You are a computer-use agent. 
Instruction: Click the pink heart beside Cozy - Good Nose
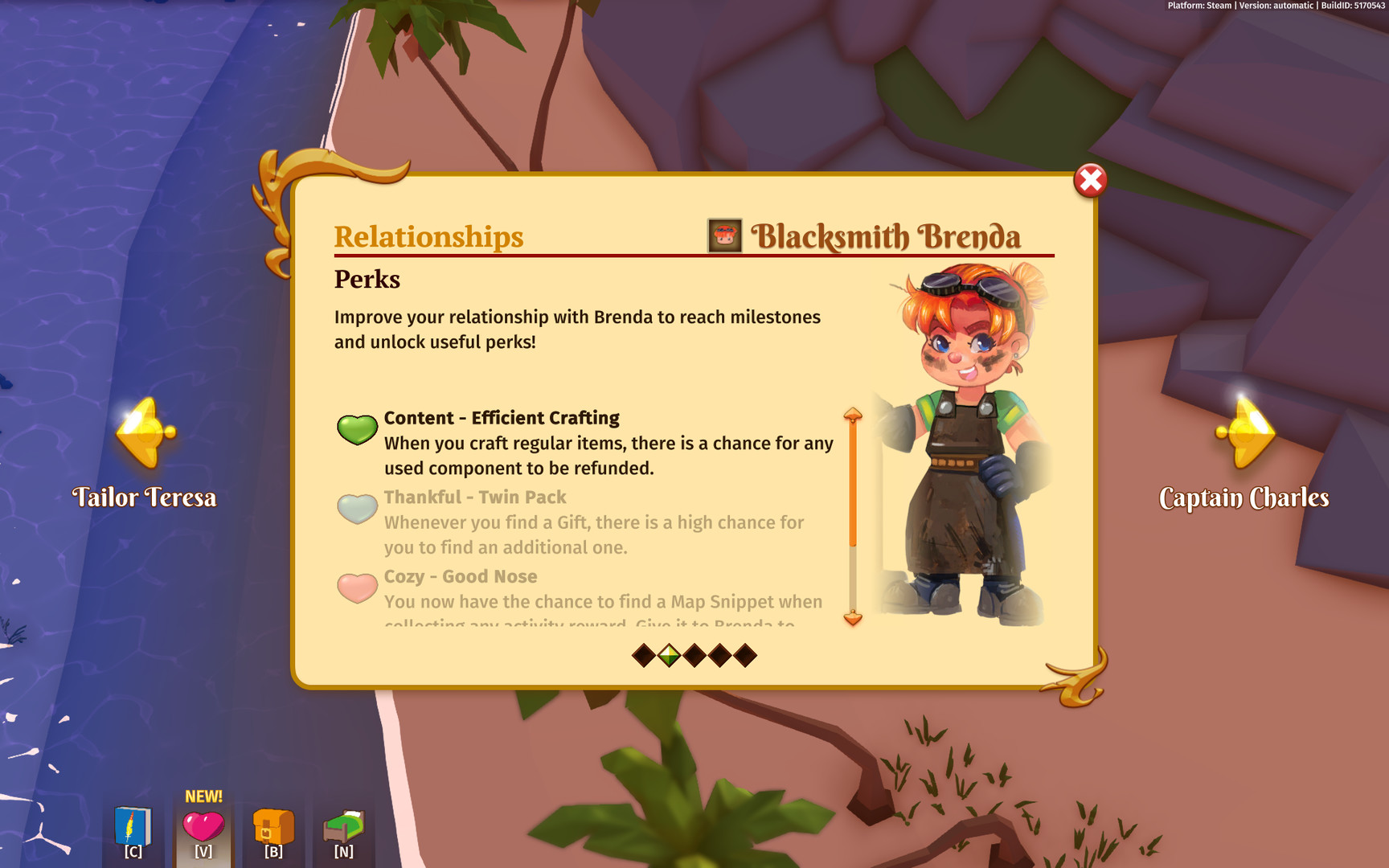click(356, 588)
